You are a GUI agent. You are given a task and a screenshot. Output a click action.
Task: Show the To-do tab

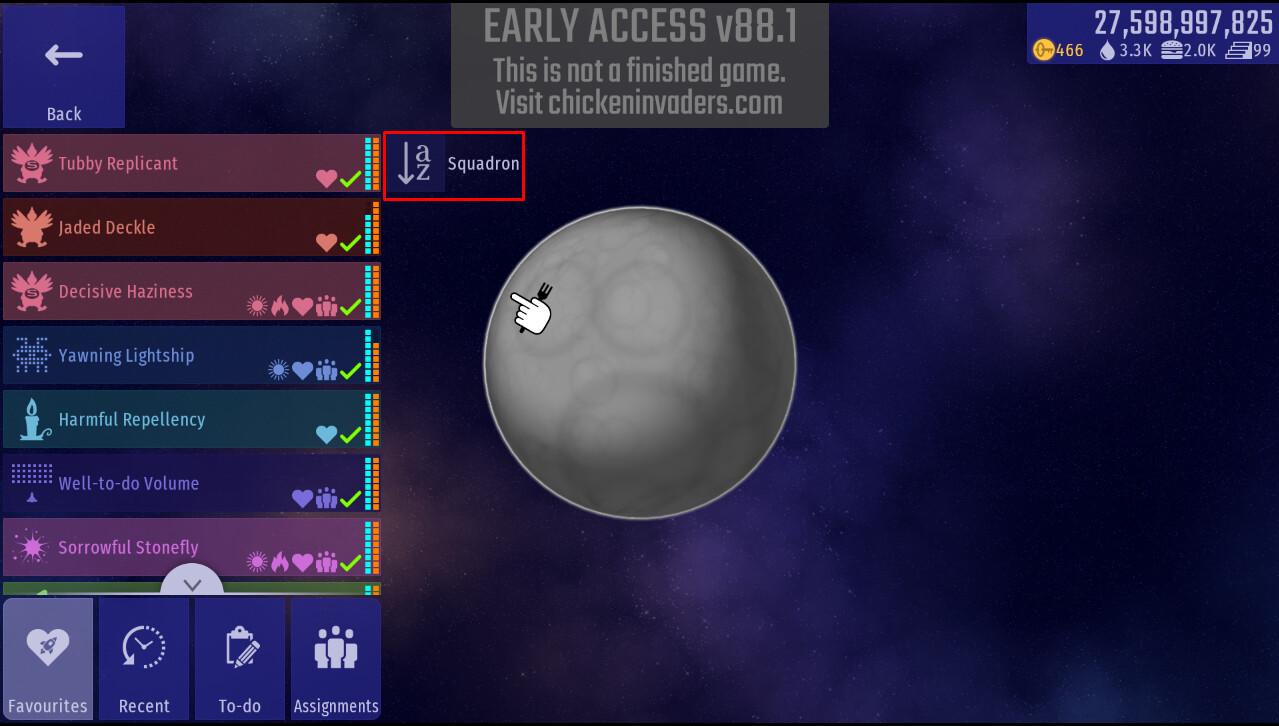[x=240, y=659]
